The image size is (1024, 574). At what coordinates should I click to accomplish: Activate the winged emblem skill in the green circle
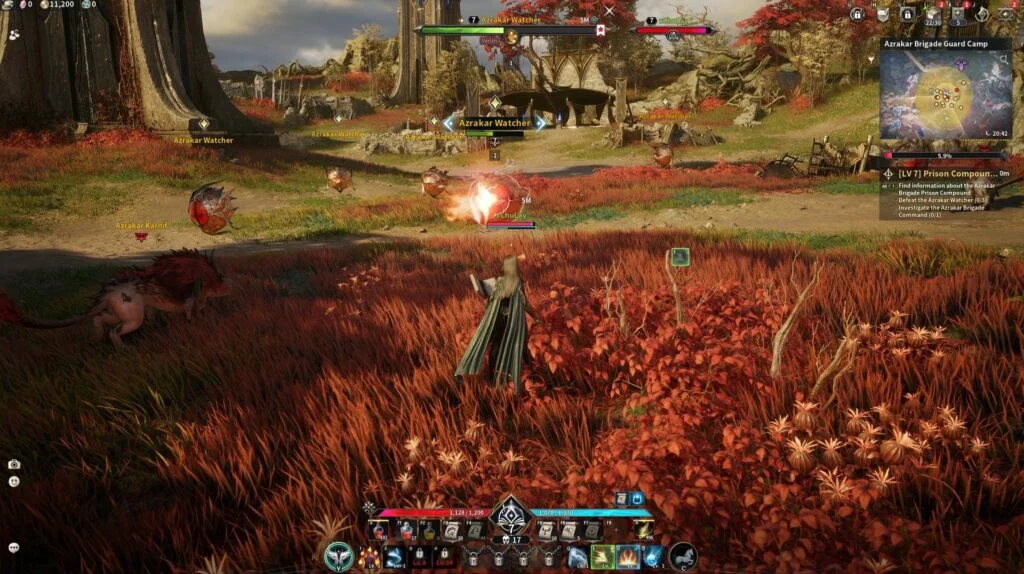pos(339,556)
